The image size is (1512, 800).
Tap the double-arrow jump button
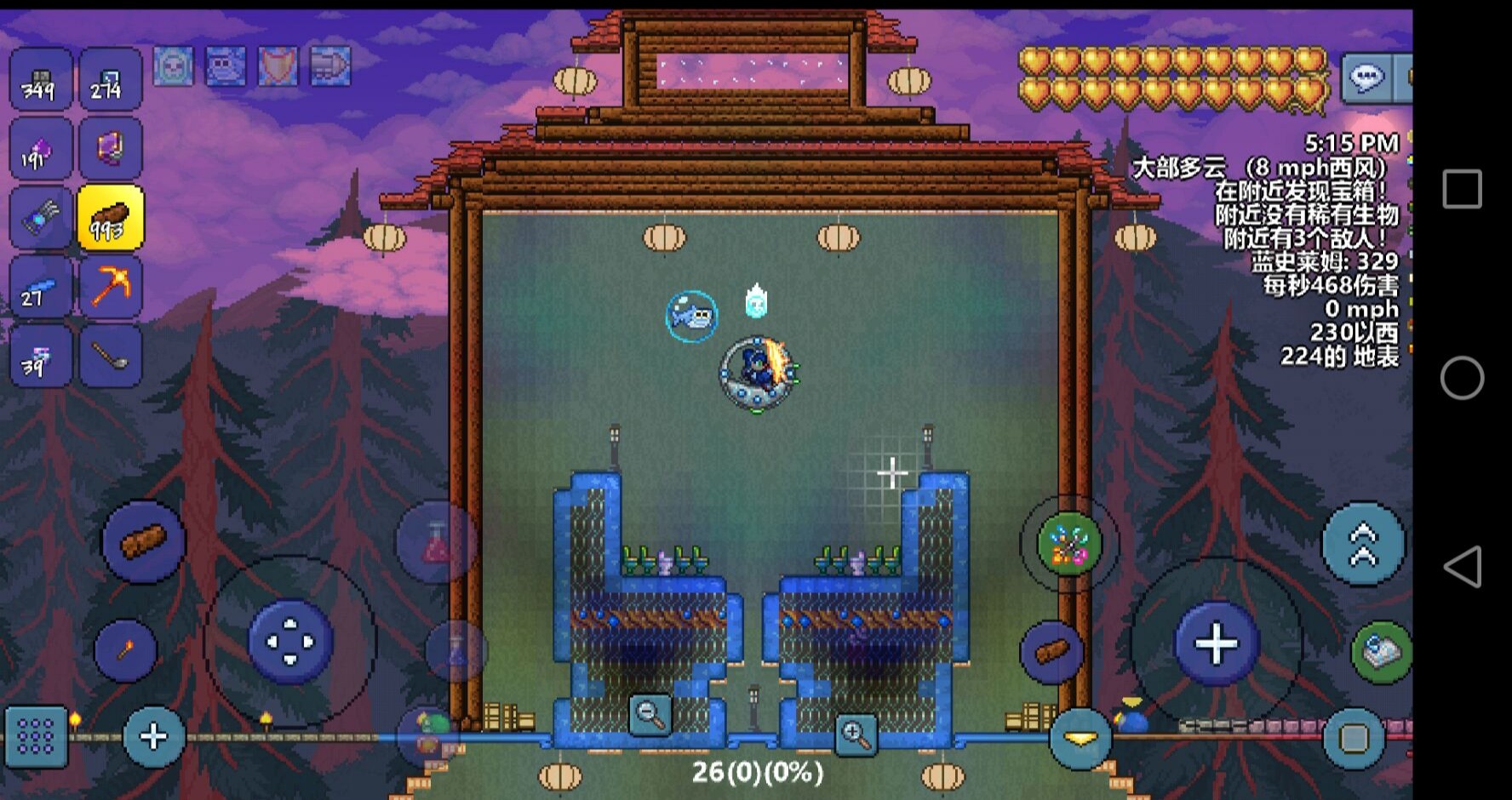tap(1362, 543)
